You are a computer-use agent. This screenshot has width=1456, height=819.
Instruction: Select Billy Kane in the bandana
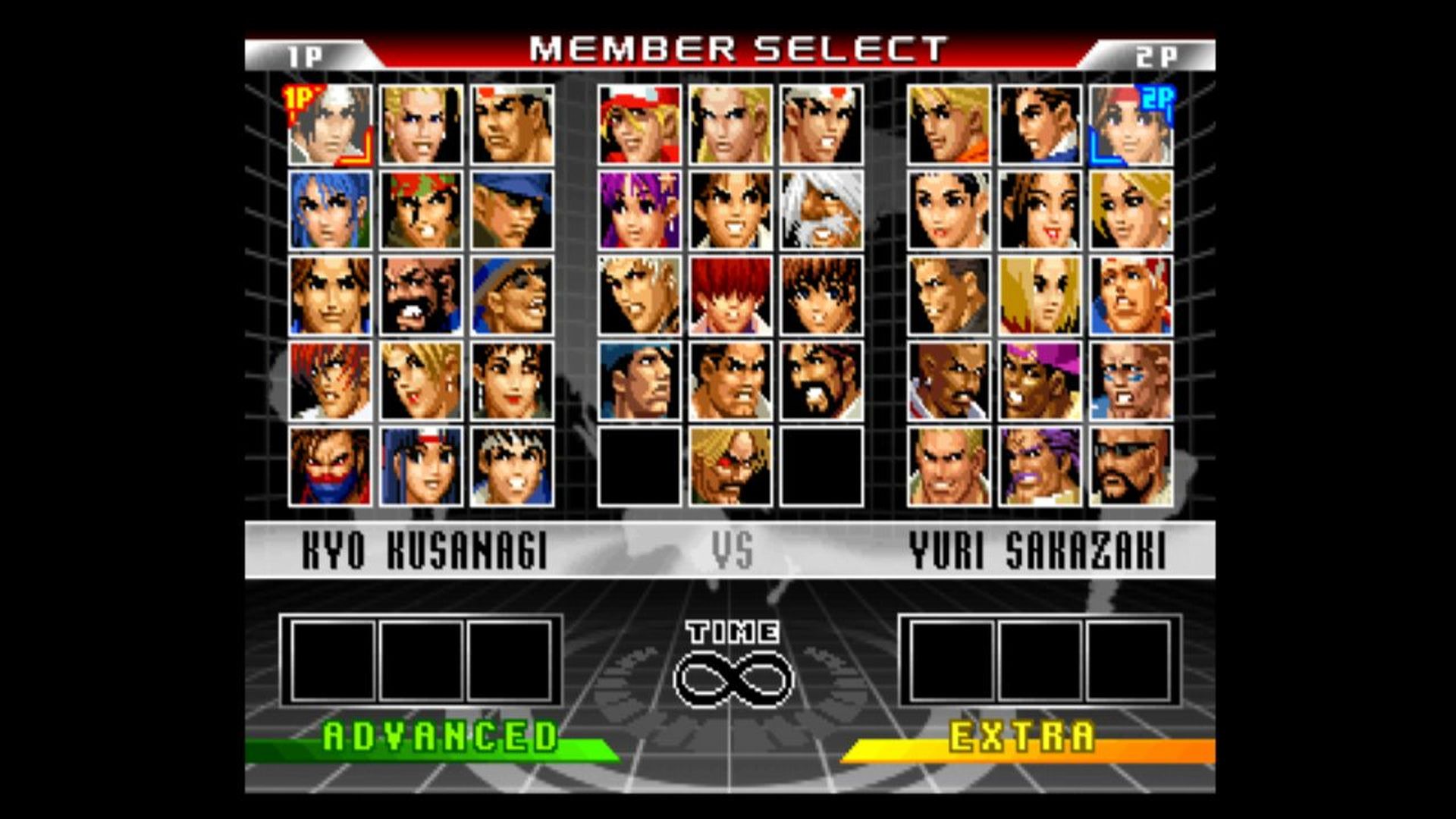pos(1131,296)
